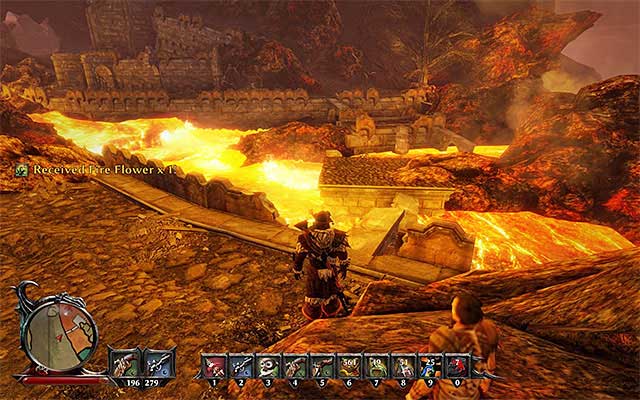Use the green item in slot 7
640x400 pixels.
point(377,365)
